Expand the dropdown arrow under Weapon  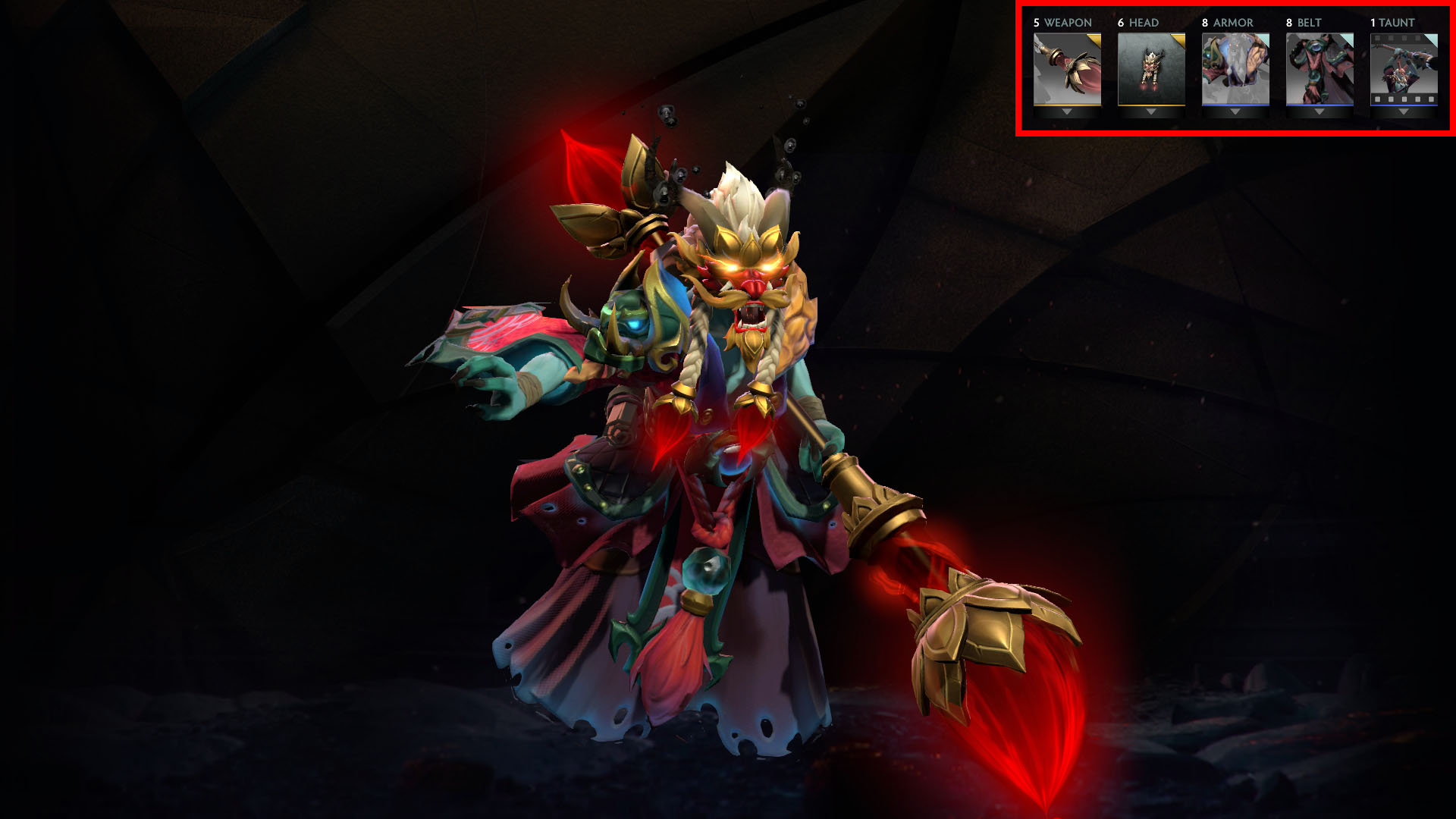coord(1067,112)
